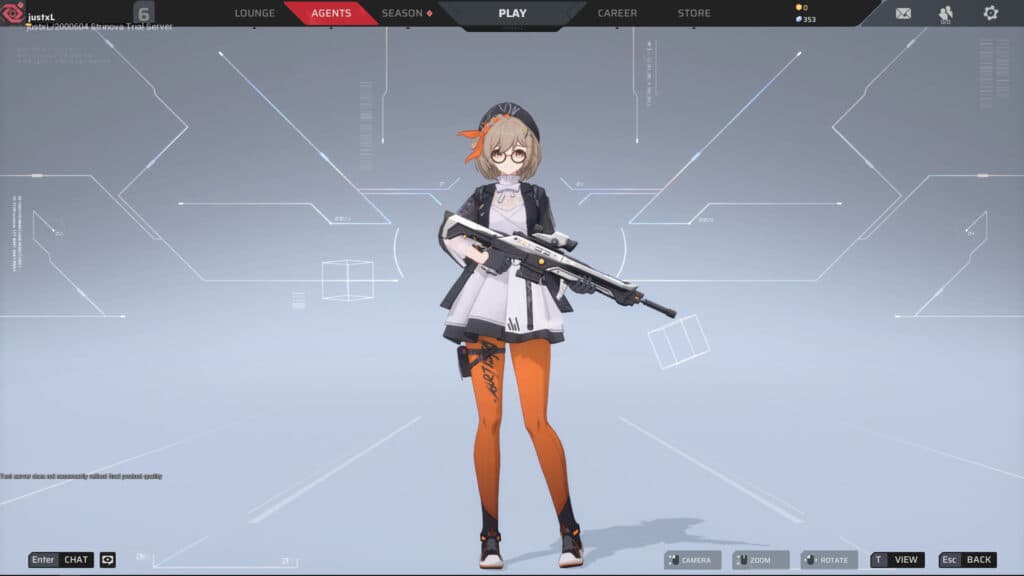
Task: Select the Agents tab
Action: point(331,13)
